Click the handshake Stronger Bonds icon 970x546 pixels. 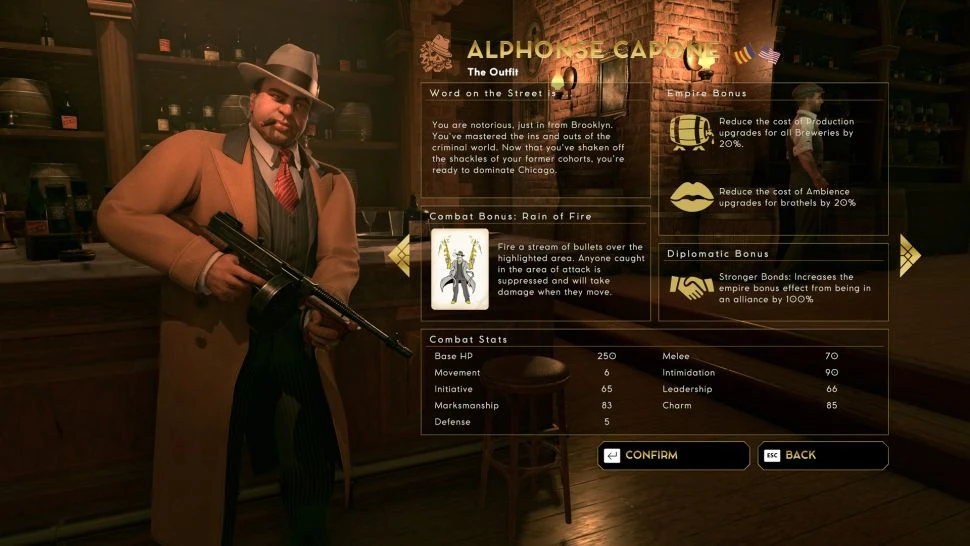coord(689,286)
